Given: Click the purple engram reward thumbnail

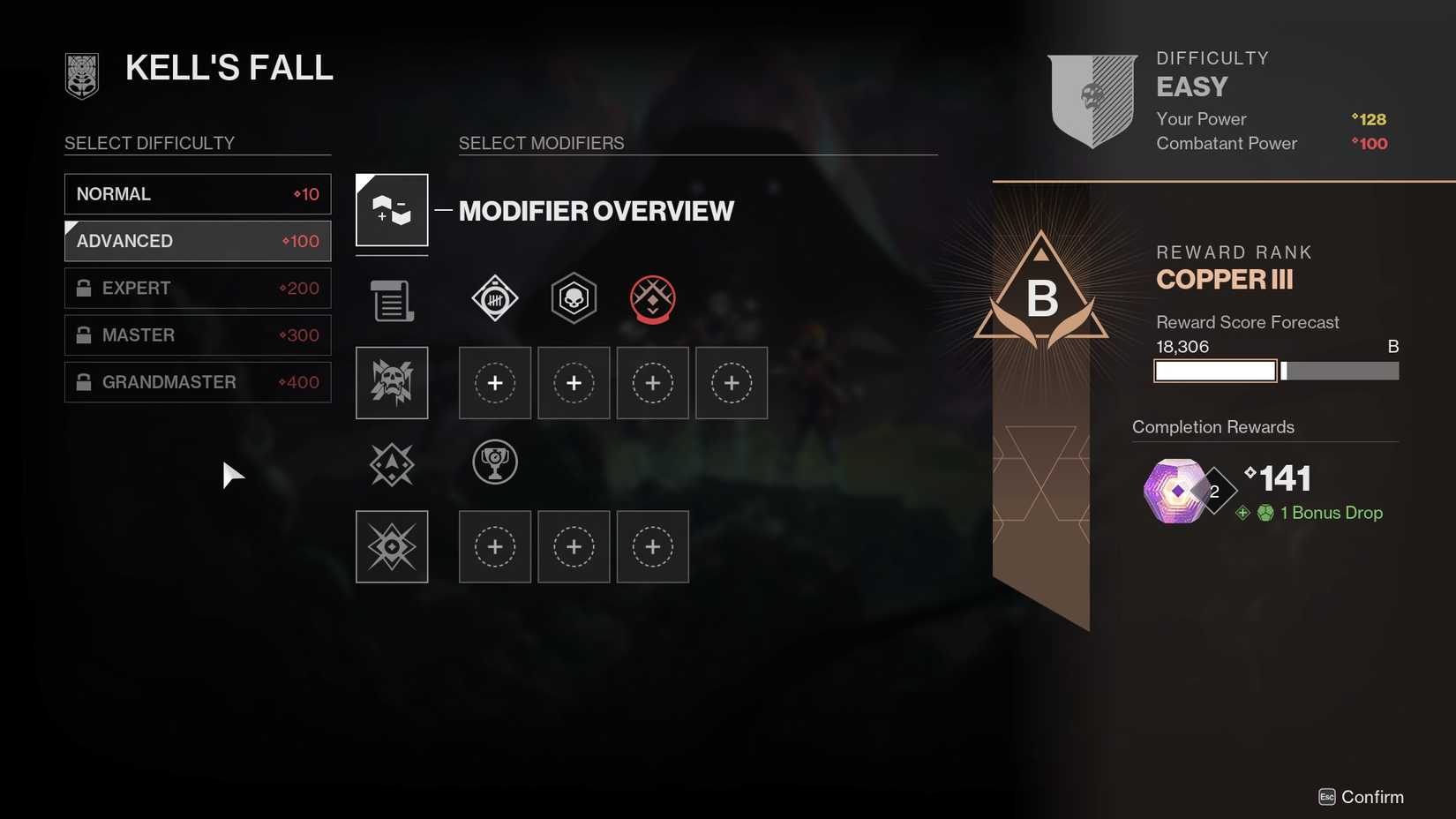Looking at the screenshot, I should pos(1176,489).
